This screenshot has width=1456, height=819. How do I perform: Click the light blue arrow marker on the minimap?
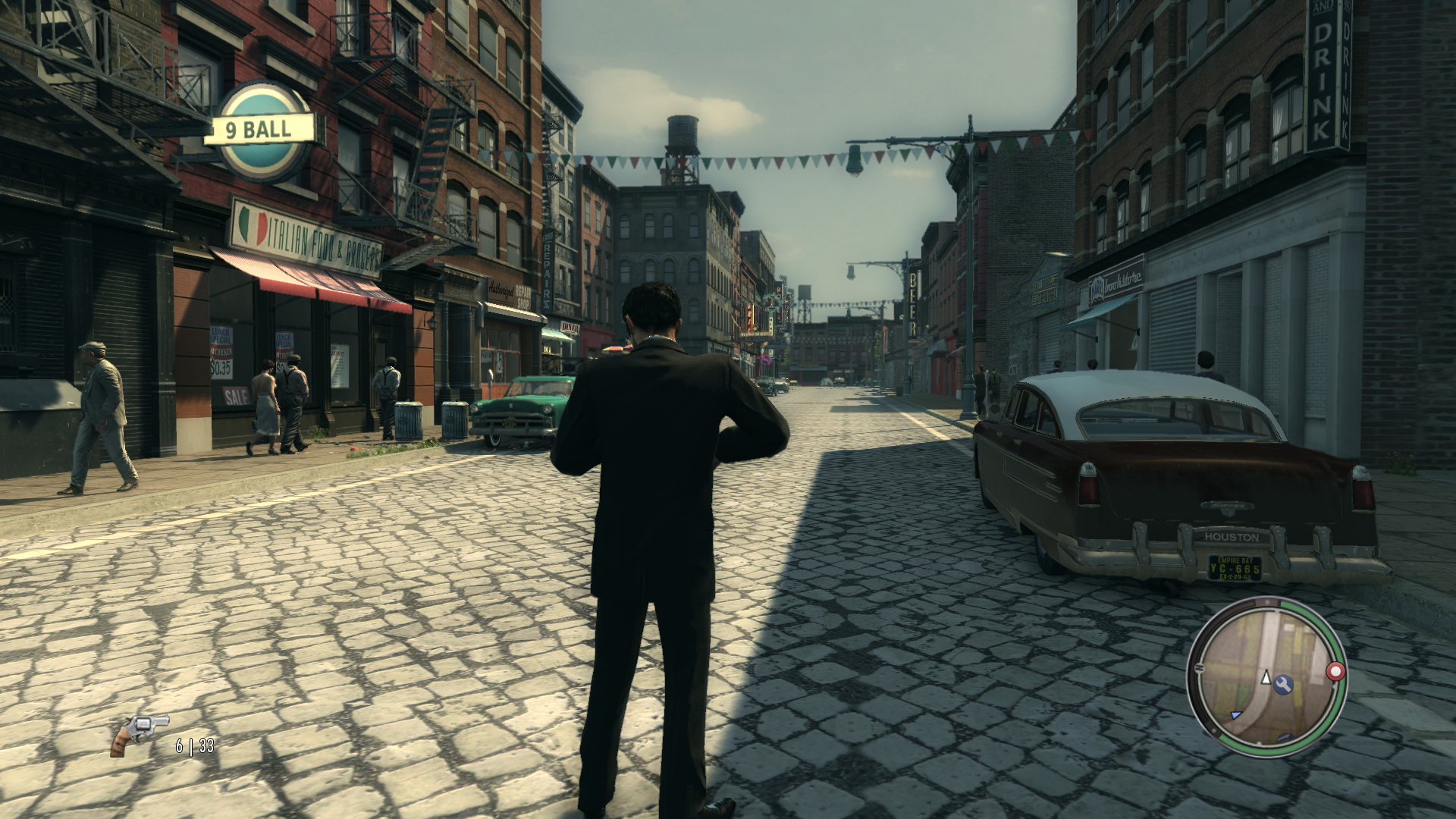pyautogui.click(x=1236, y=714)
